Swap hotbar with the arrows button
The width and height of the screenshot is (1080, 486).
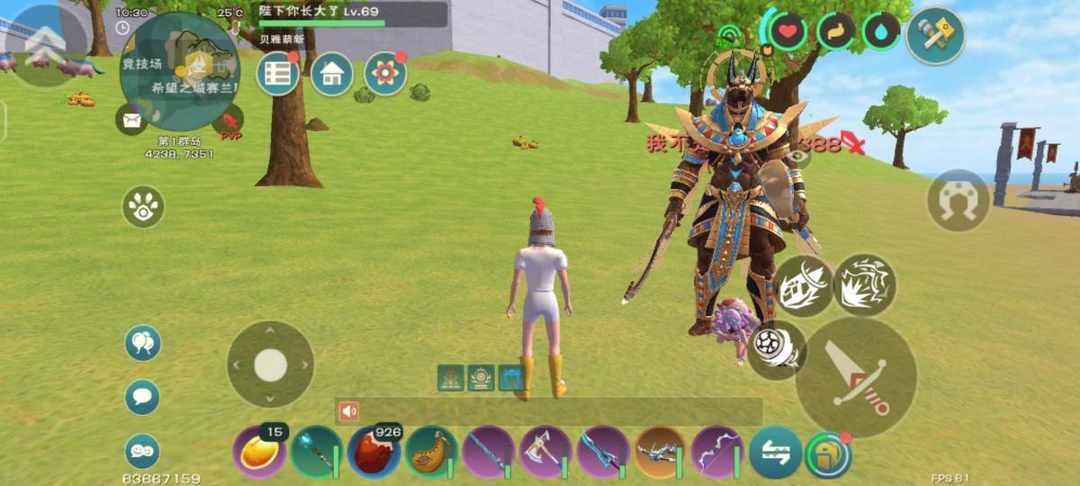[x=775, y=452]
